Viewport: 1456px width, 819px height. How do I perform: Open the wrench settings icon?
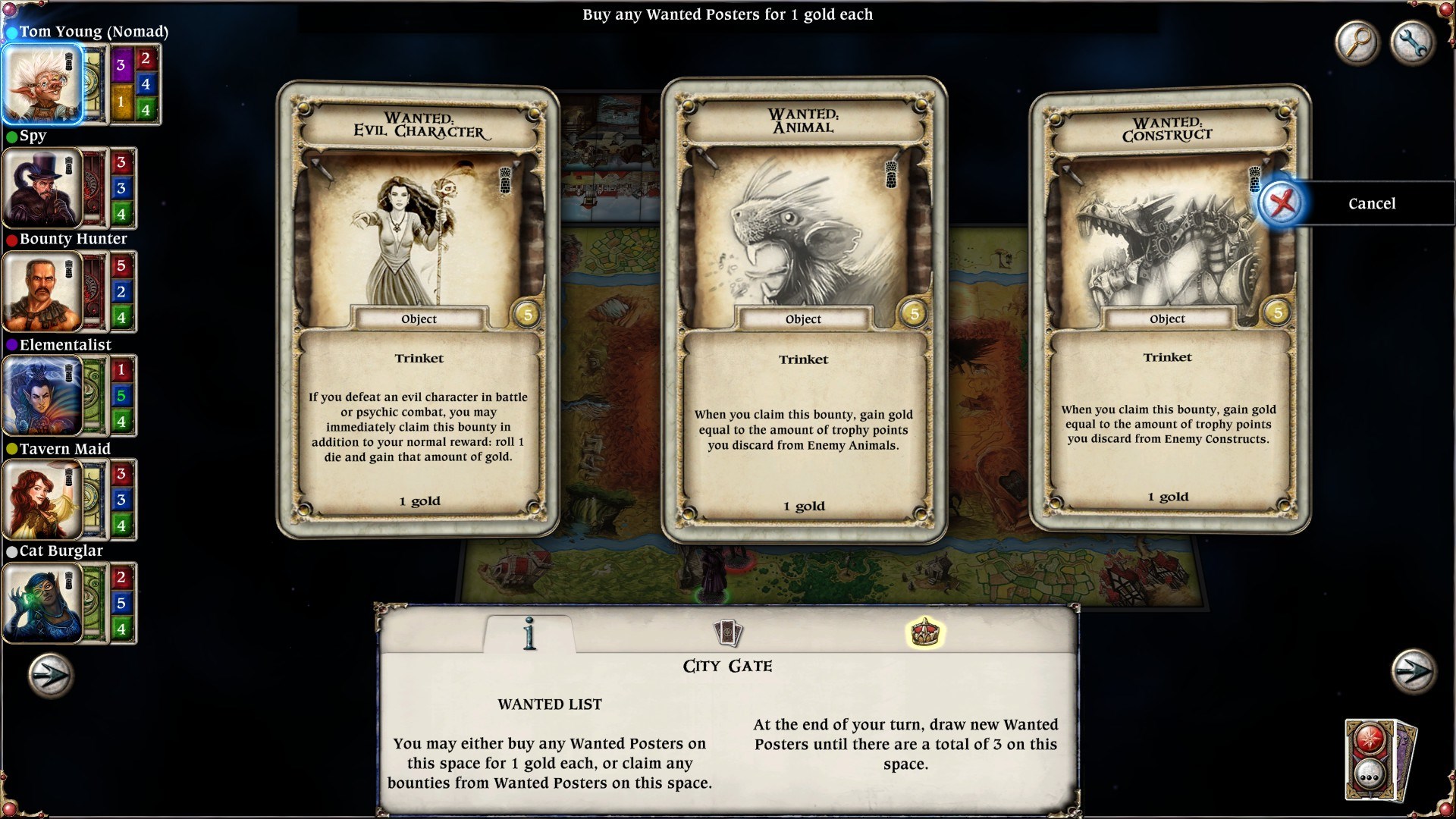[x=1412, y=43]
